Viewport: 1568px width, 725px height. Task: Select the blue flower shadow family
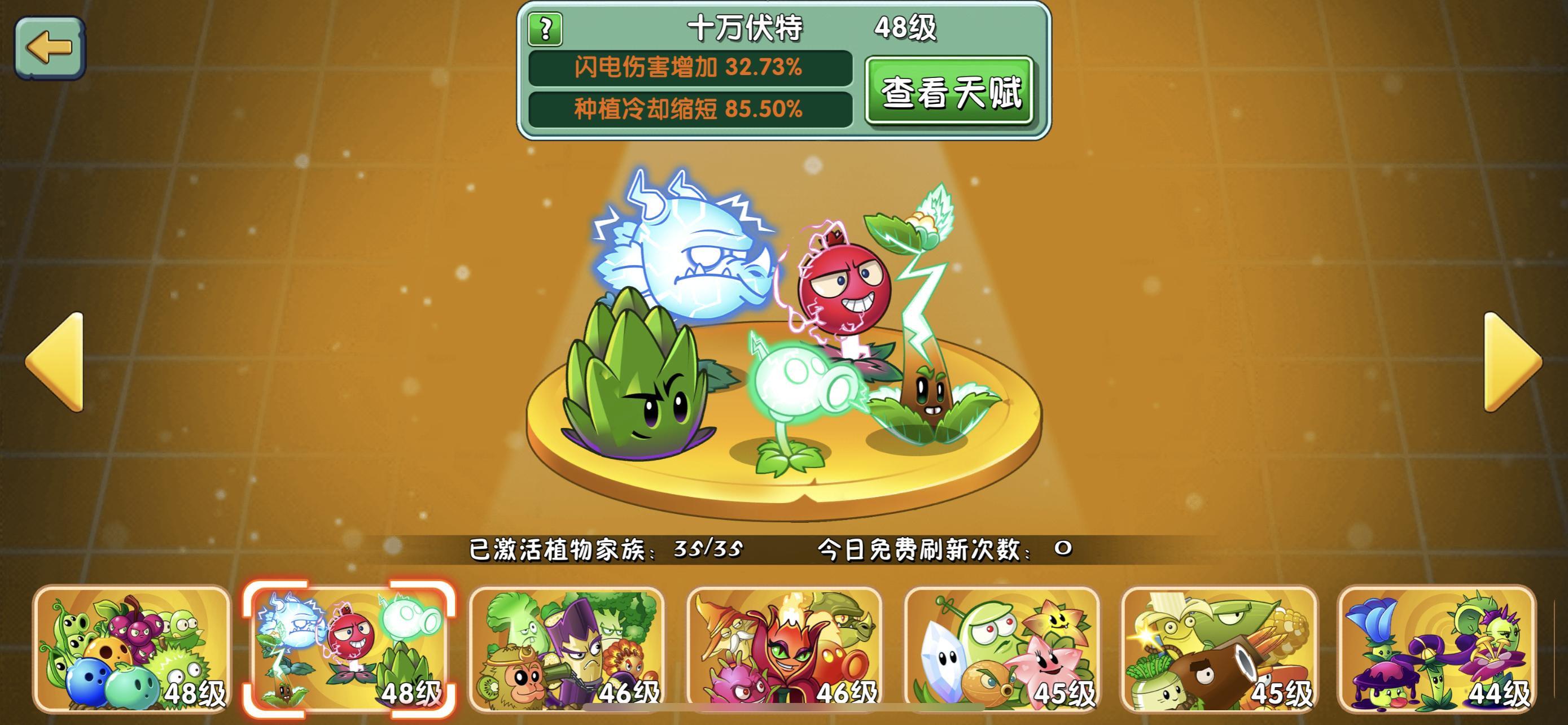[x=1436, y=649]
